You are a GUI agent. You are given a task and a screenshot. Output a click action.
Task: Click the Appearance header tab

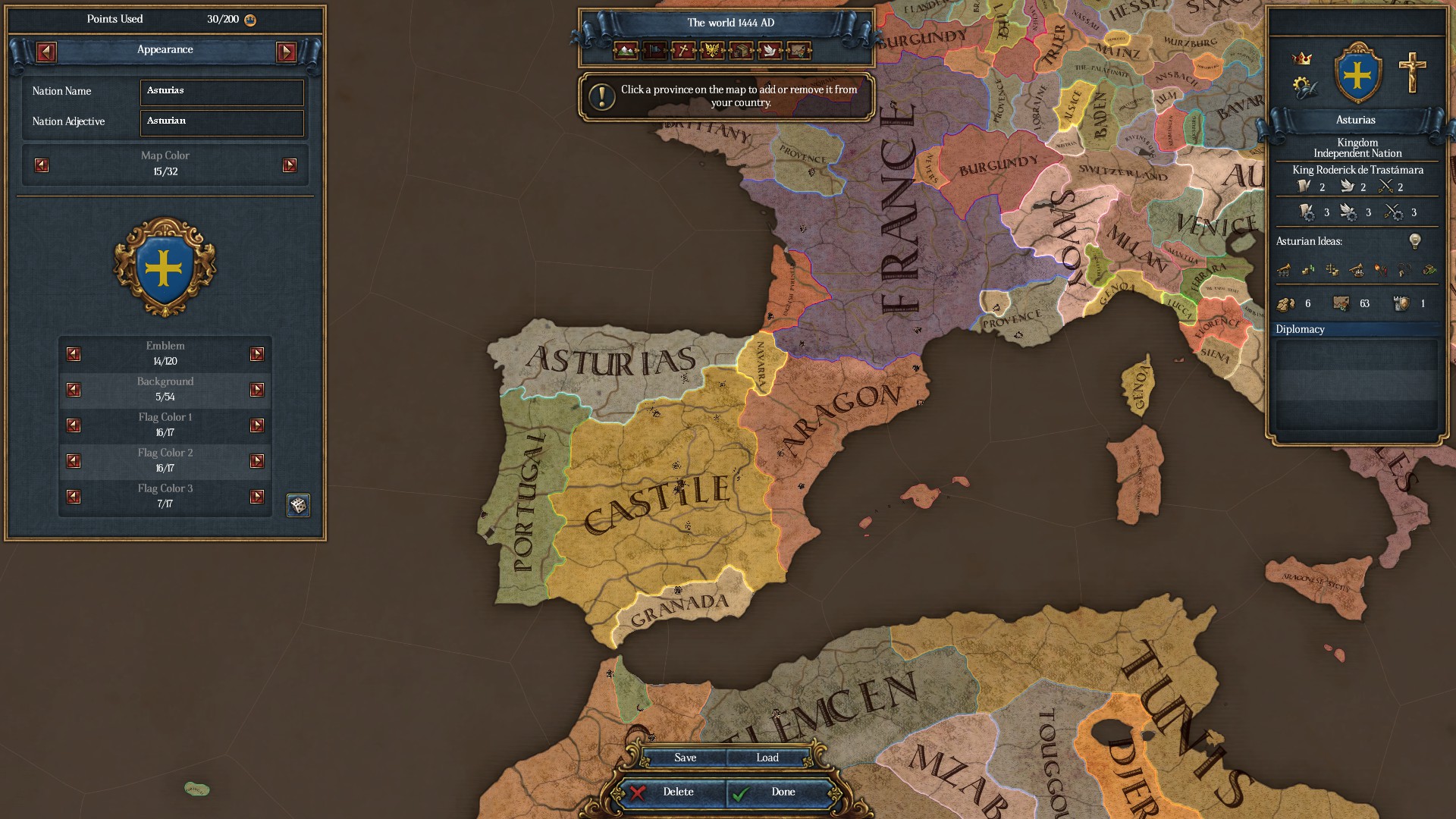click(x=165, y=50)
